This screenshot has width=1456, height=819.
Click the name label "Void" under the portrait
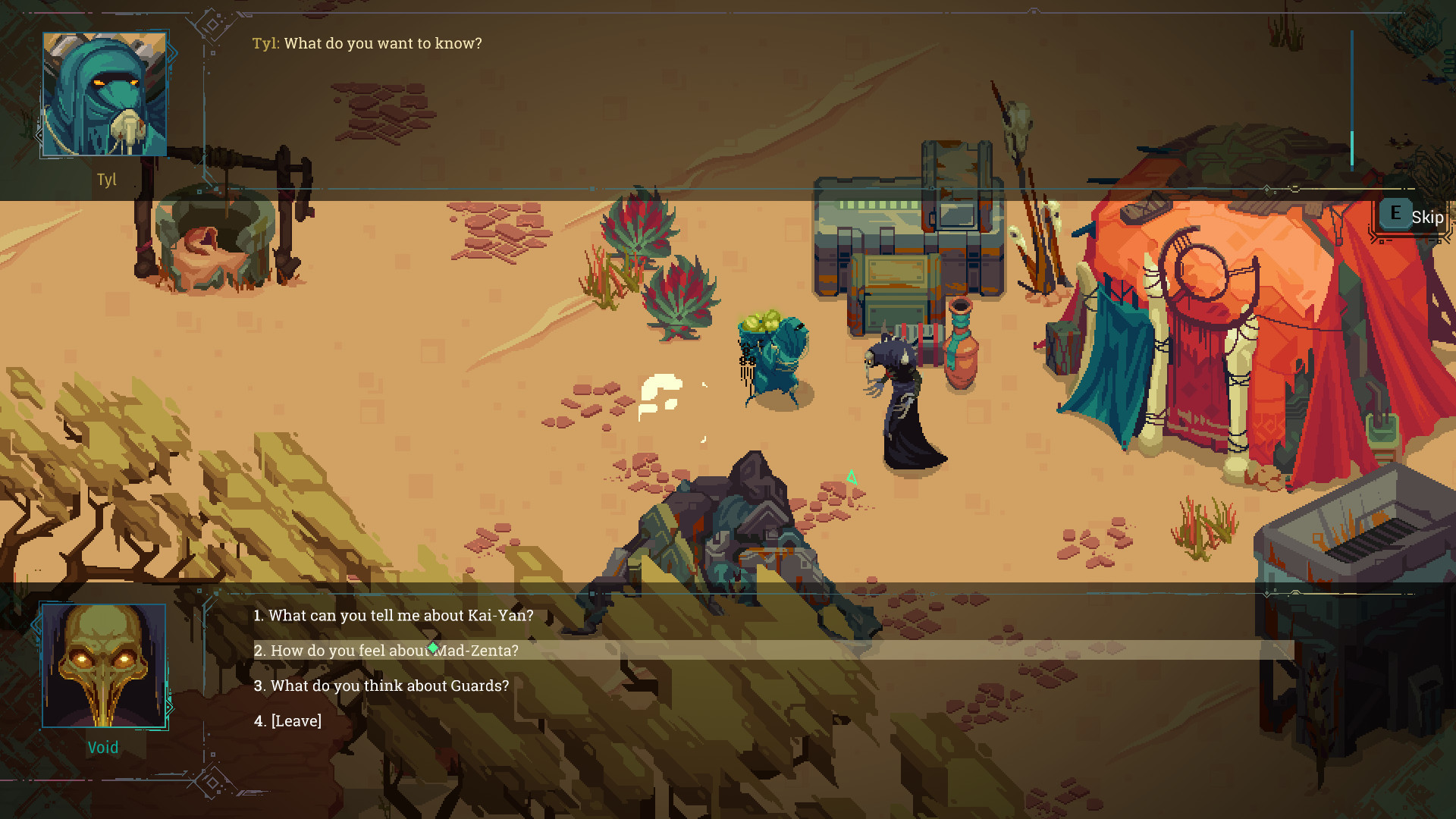[x=103, y=747]
